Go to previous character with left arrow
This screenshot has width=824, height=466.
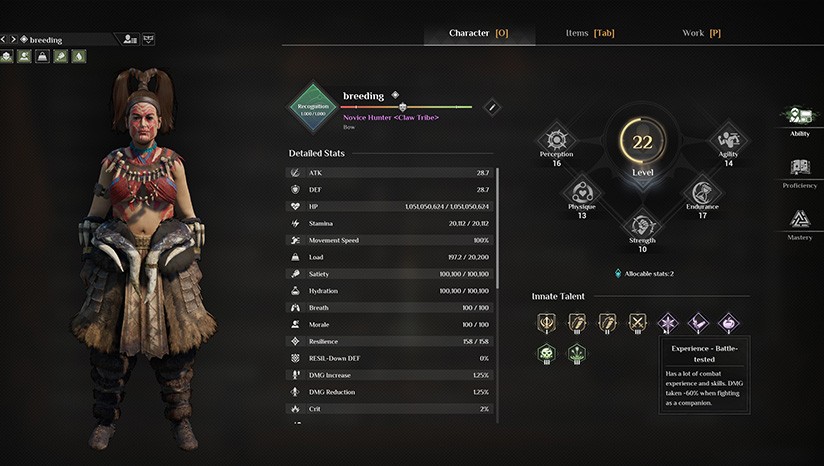tap(4, 39)
